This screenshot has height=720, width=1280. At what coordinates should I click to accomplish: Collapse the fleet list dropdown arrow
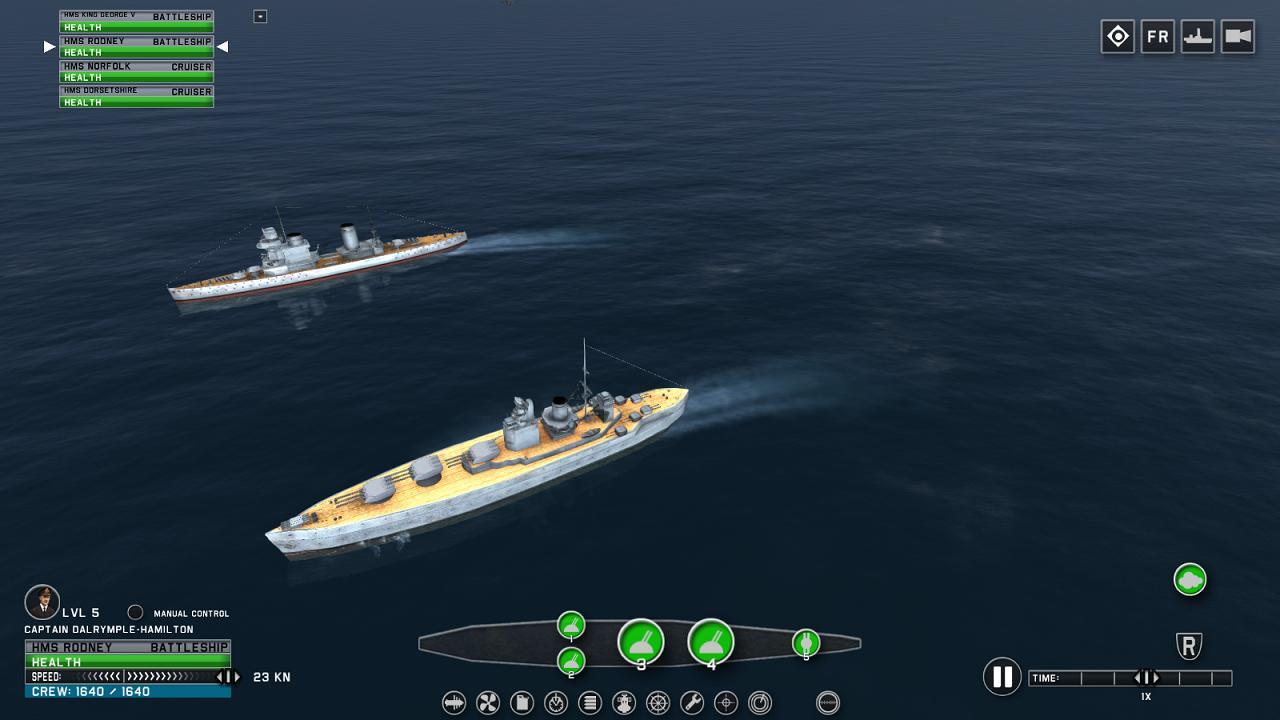(260, 16)
